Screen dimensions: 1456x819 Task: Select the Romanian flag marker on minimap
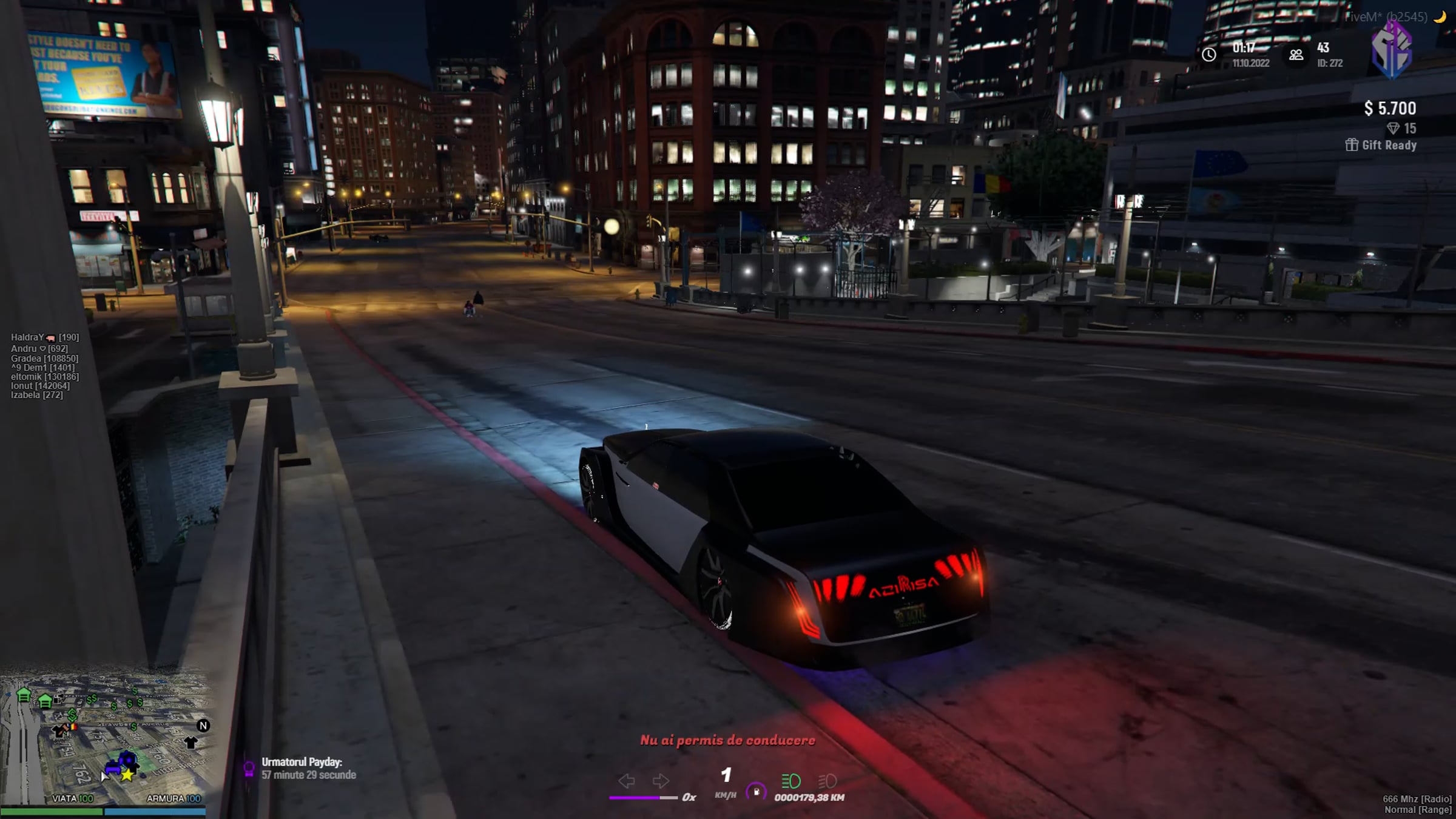click(73, 726)
